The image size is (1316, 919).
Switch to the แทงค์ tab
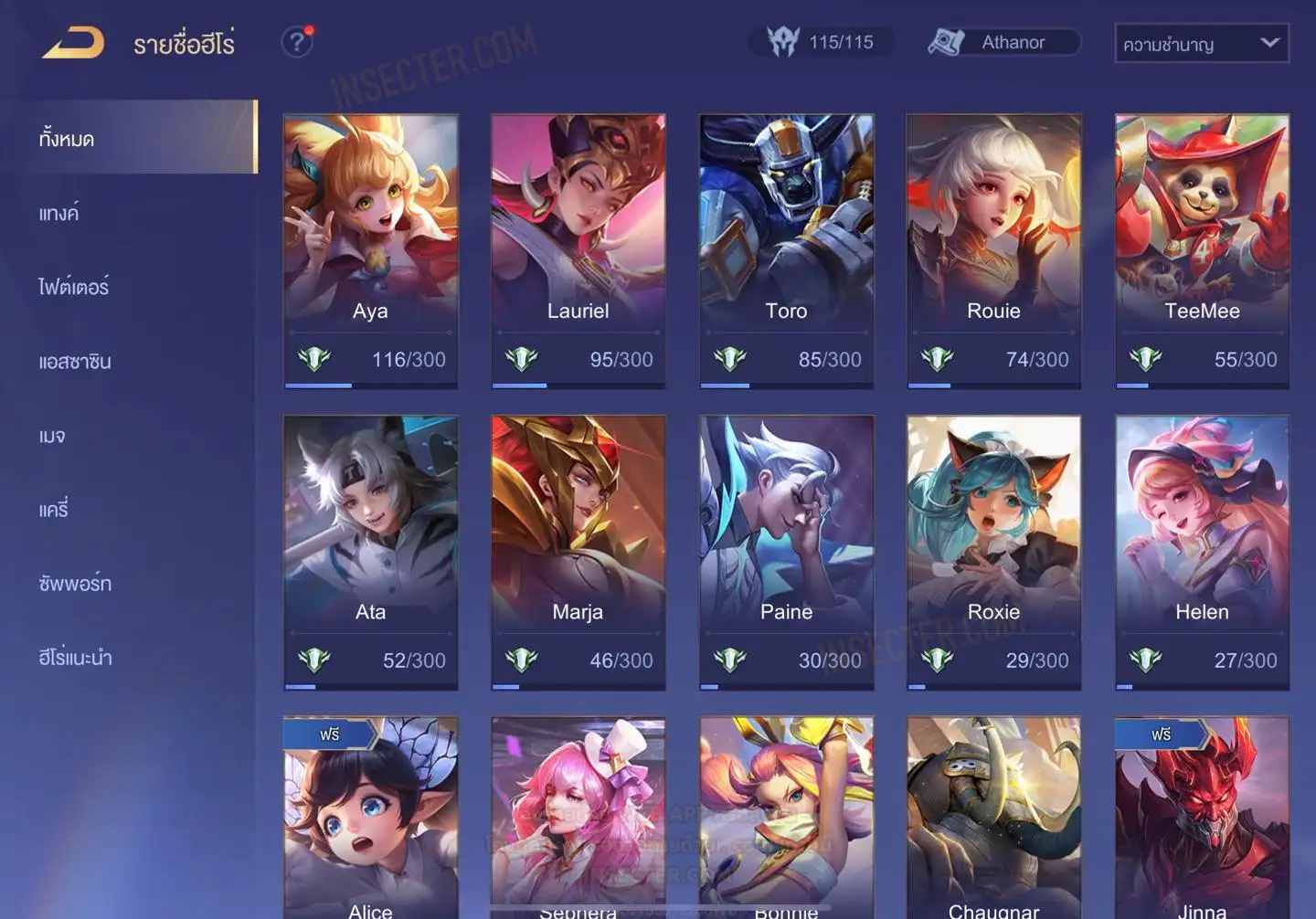pos(59,214)
